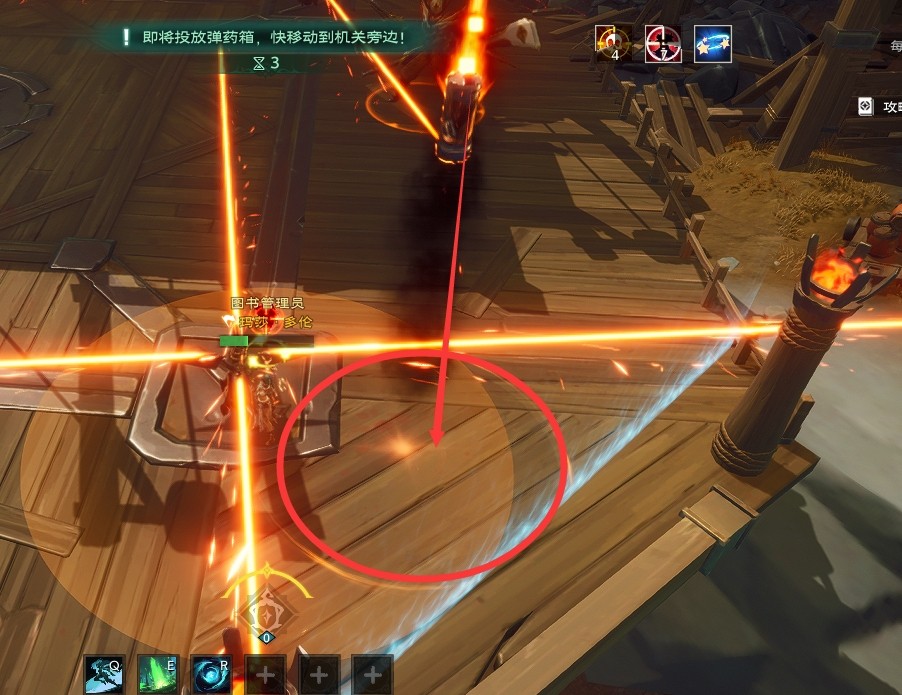Select the skull crosshair buff icon

612,44
